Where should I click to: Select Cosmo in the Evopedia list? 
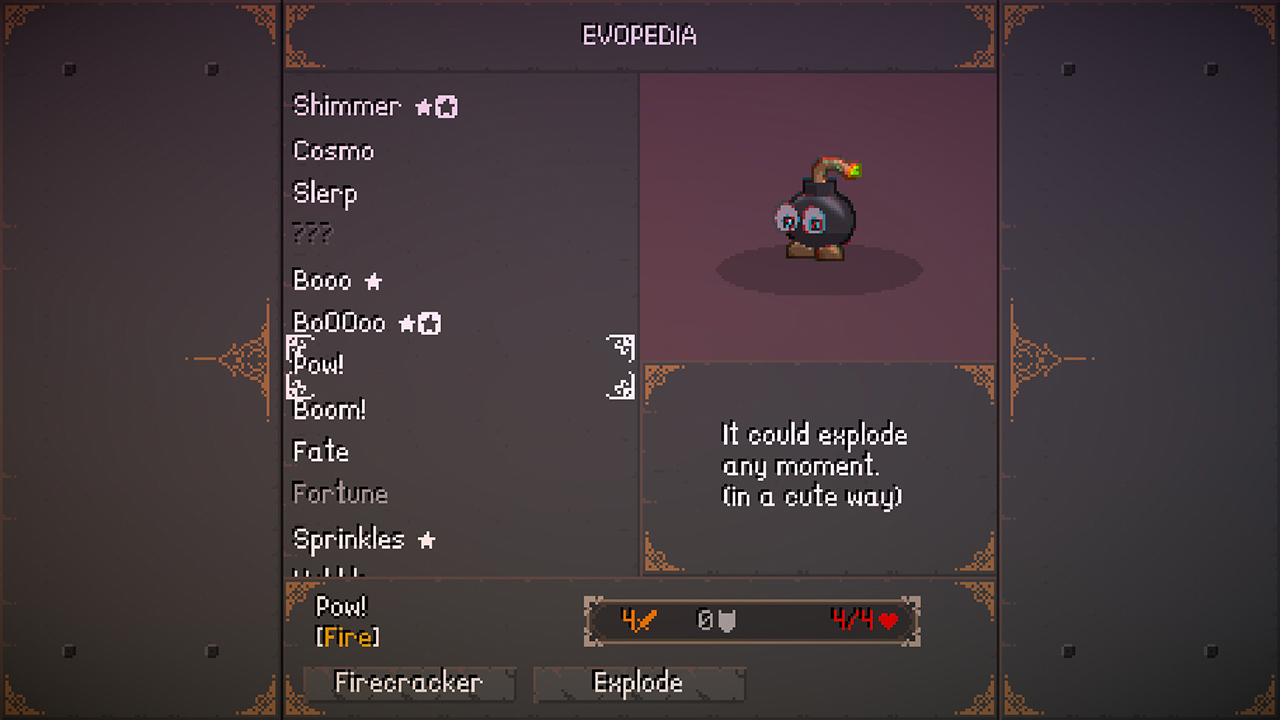332,151
